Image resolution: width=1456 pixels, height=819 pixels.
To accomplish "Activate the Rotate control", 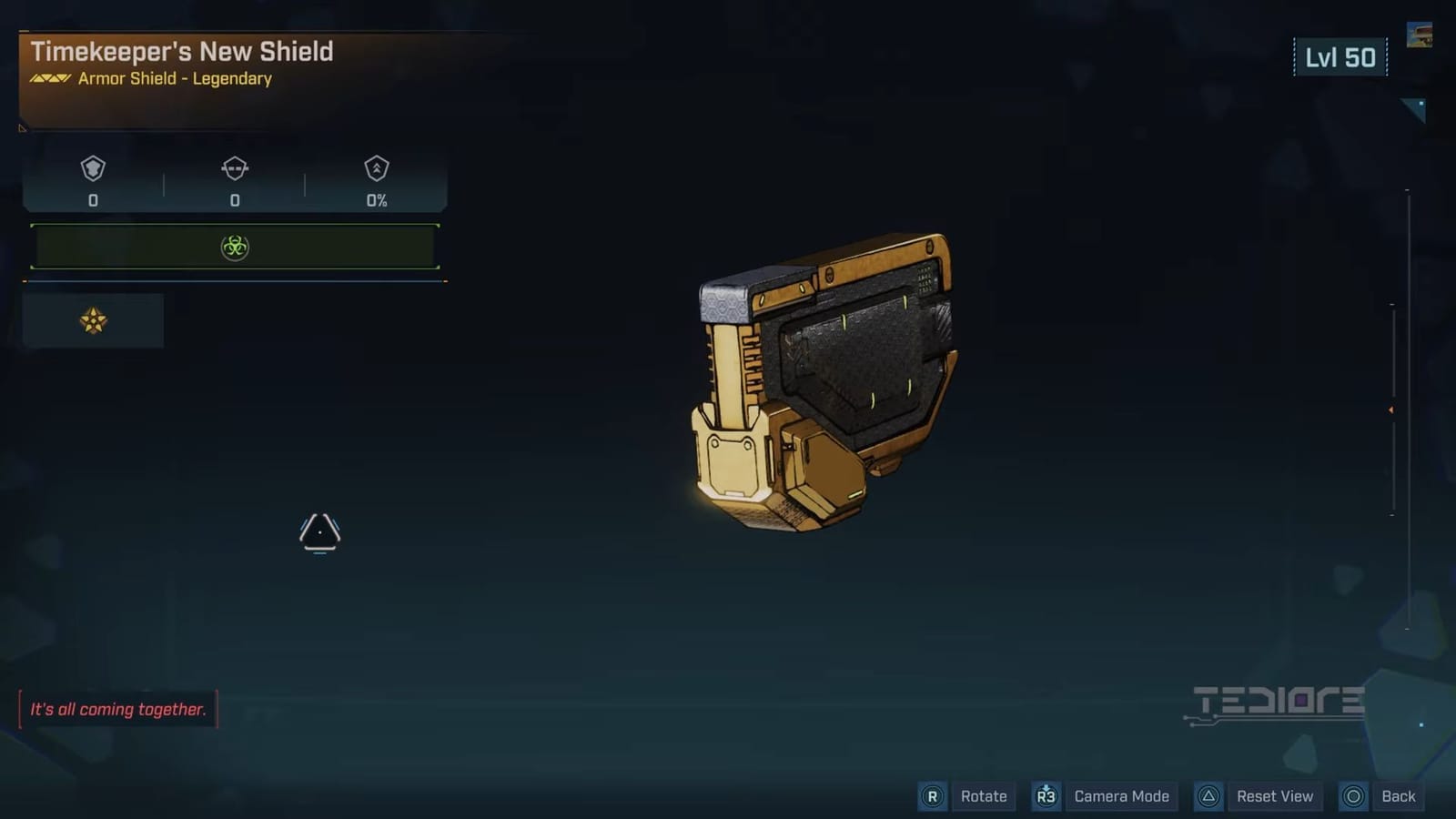I will (x=983, y=796).
